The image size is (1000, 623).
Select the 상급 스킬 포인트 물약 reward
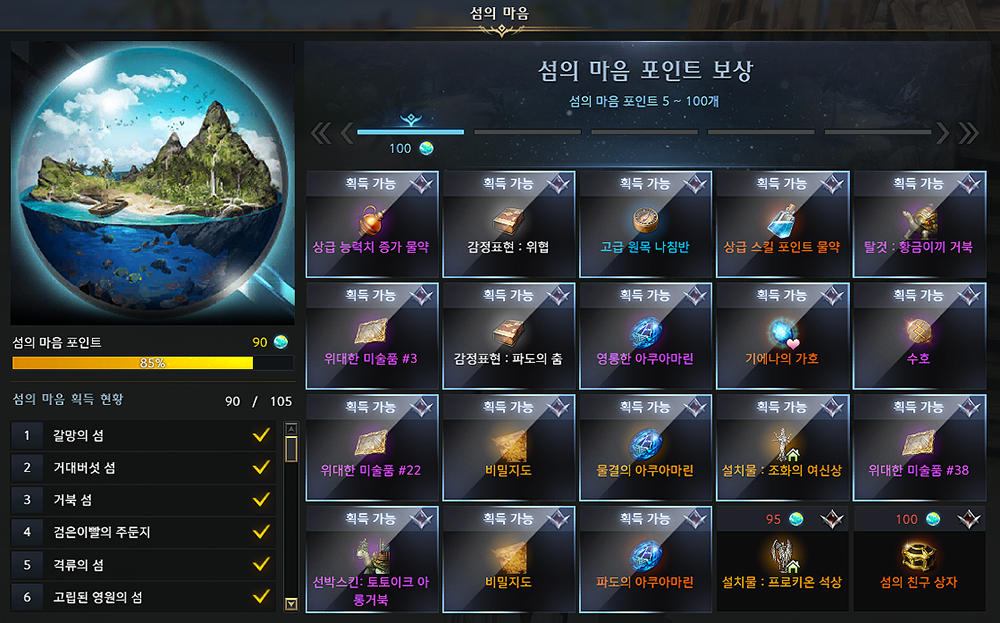(782, 224)
